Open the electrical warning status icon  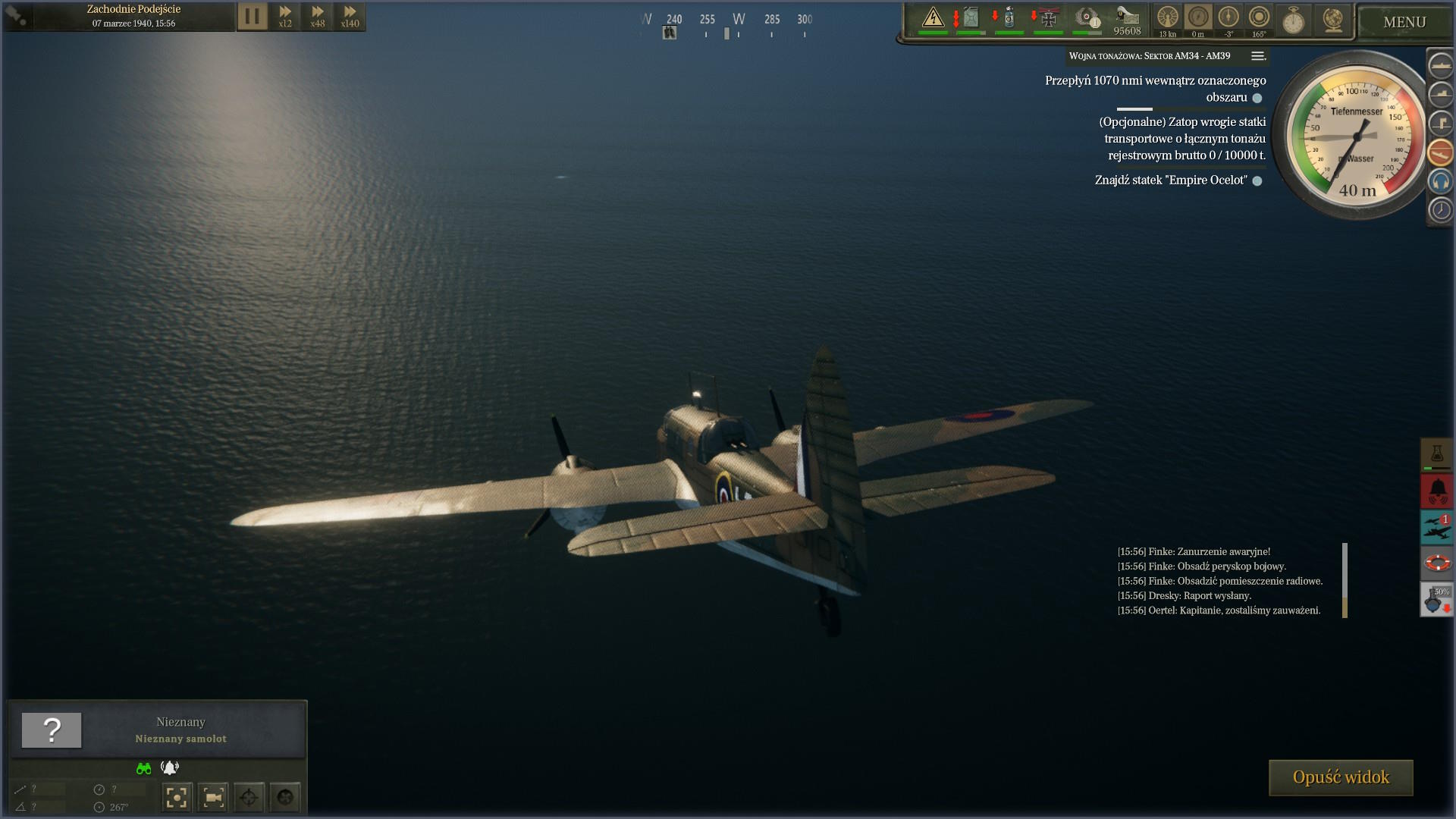933,18
